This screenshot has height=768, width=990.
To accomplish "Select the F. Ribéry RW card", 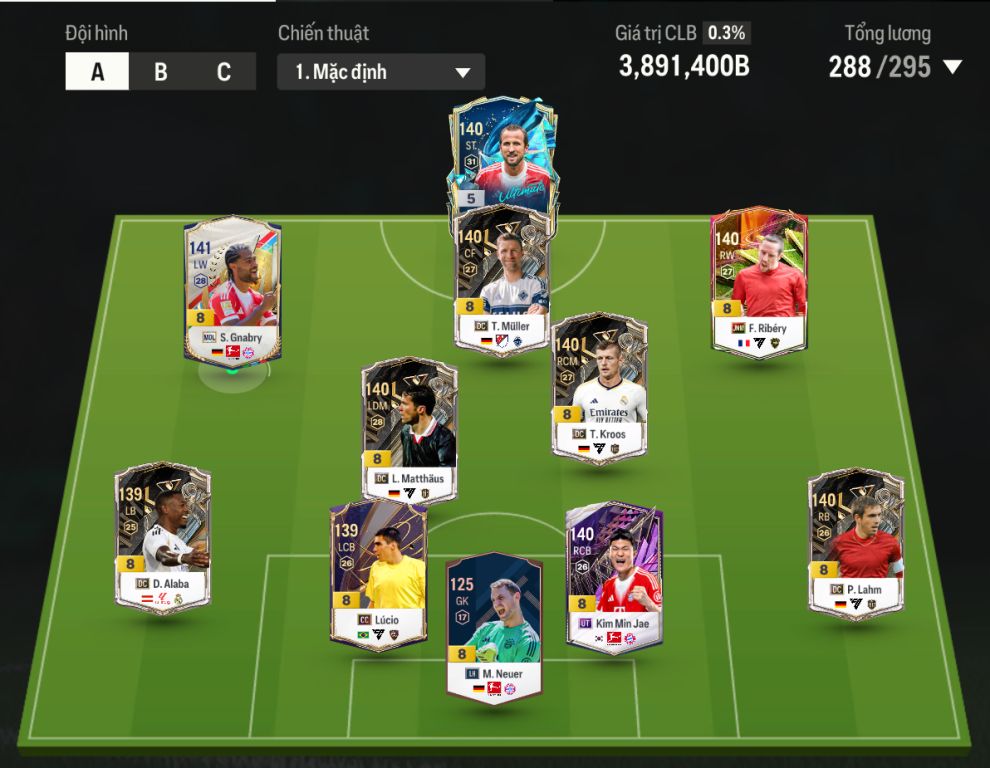I will point(759,280).
